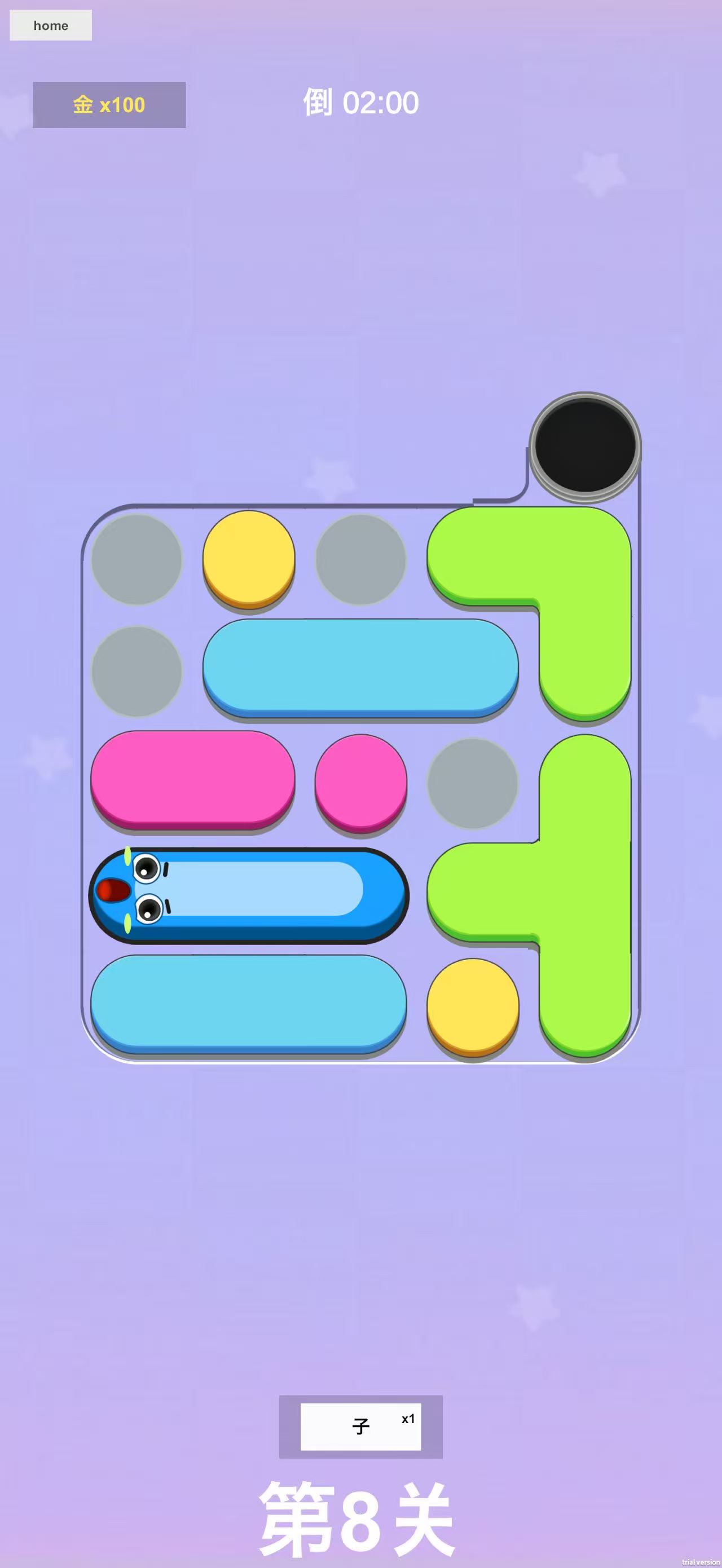Select the green L-shaped block top-right
The height and width of the screenshot is (1568, 722).
coord(584,609)
